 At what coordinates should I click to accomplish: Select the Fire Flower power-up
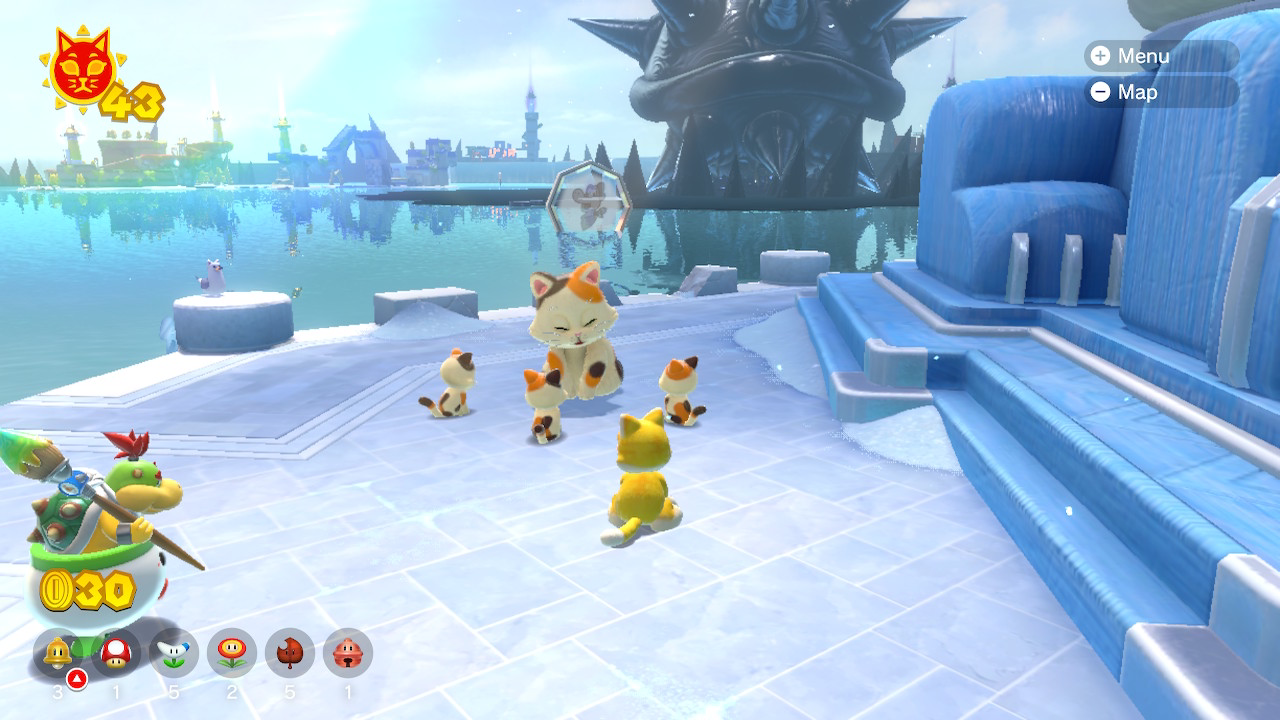point(232,654)
